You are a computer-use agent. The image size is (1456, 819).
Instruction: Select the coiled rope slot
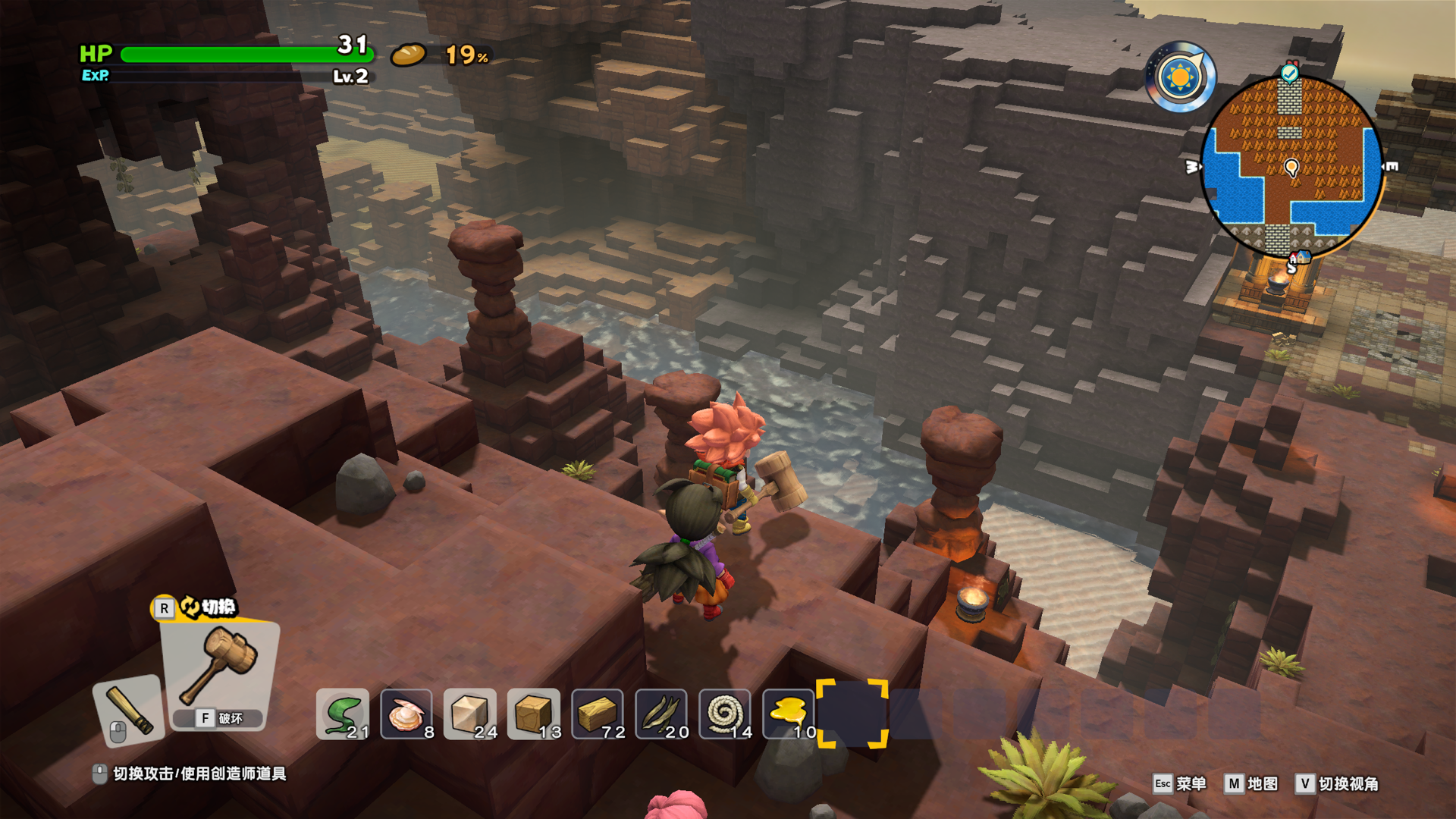click(725, 714)
